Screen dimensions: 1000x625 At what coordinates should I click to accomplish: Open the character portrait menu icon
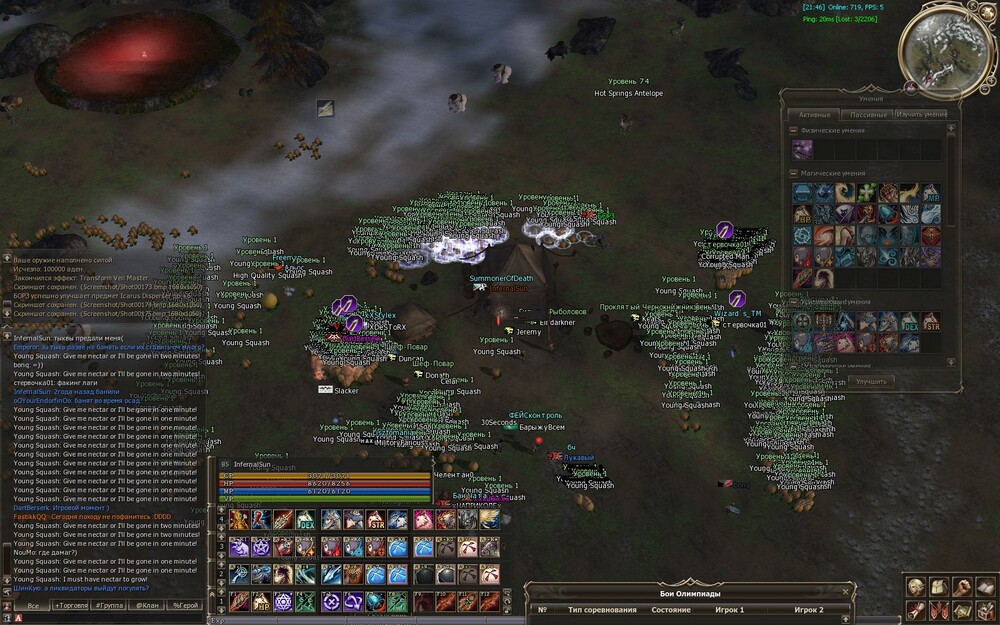915,587
